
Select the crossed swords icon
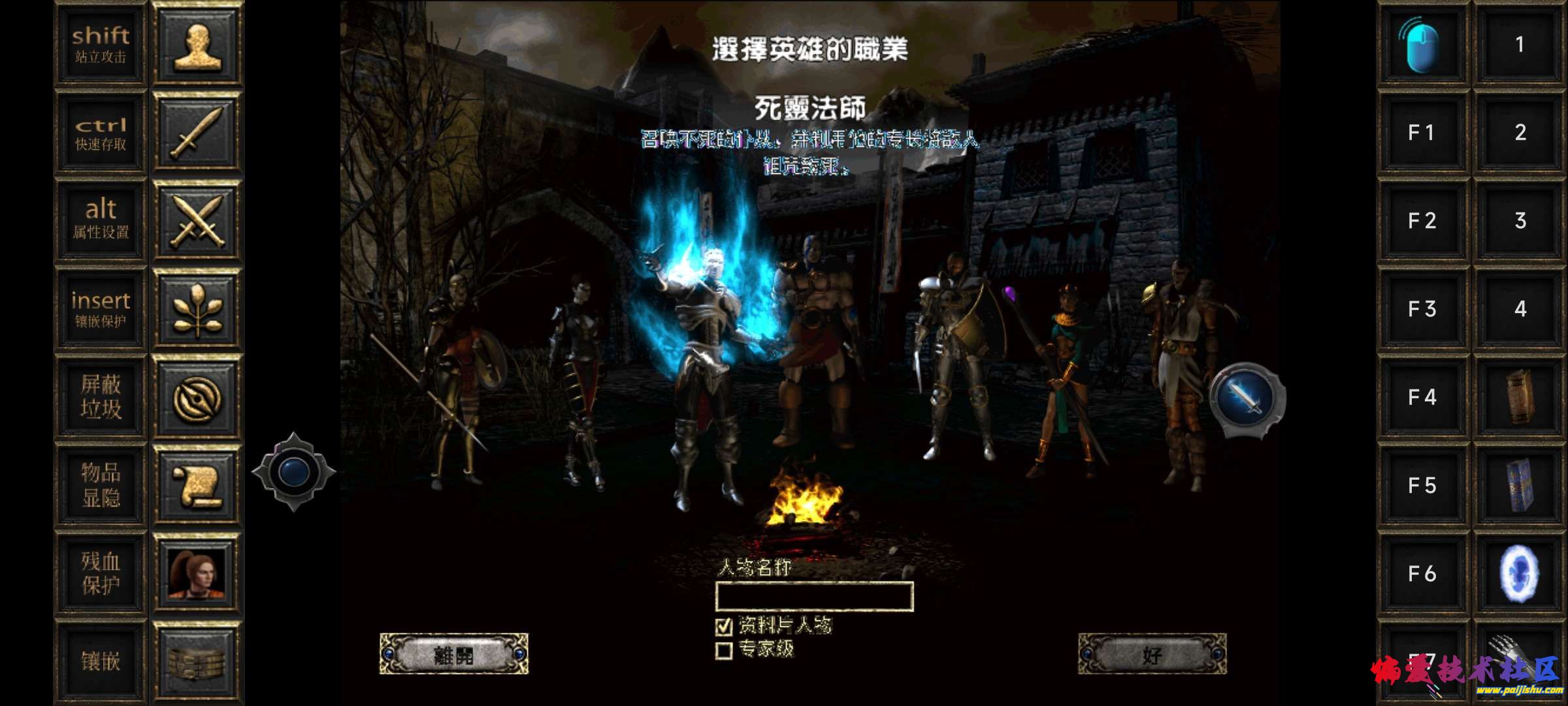point(197,220)
